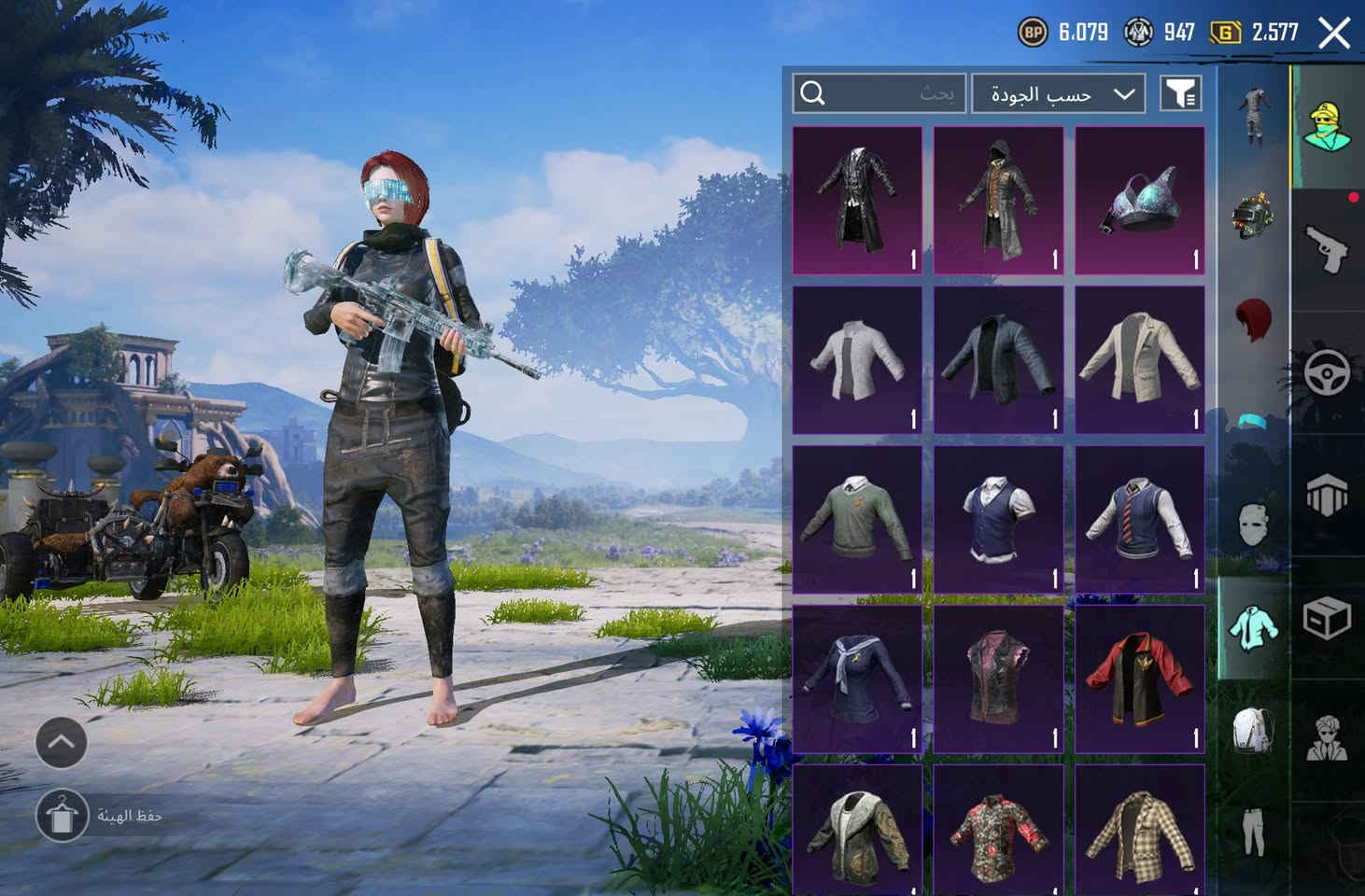Open the supply crate items tab

click(1327, 618)
